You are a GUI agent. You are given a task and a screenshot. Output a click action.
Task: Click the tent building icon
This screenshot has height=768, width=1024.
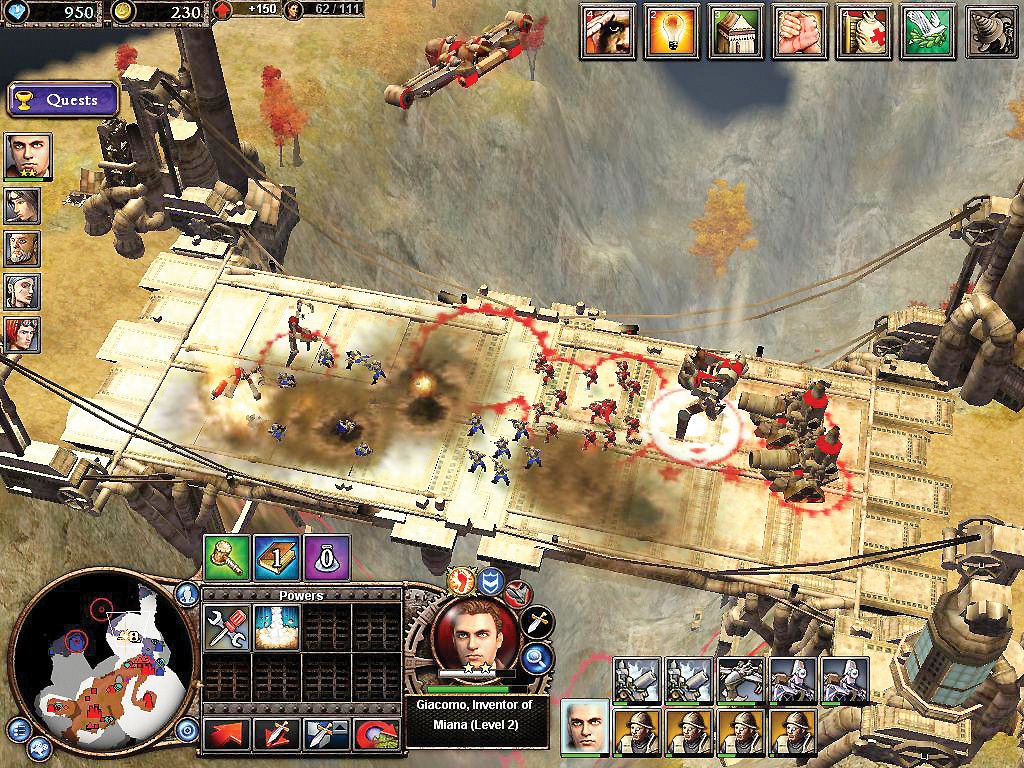[735, 31]
